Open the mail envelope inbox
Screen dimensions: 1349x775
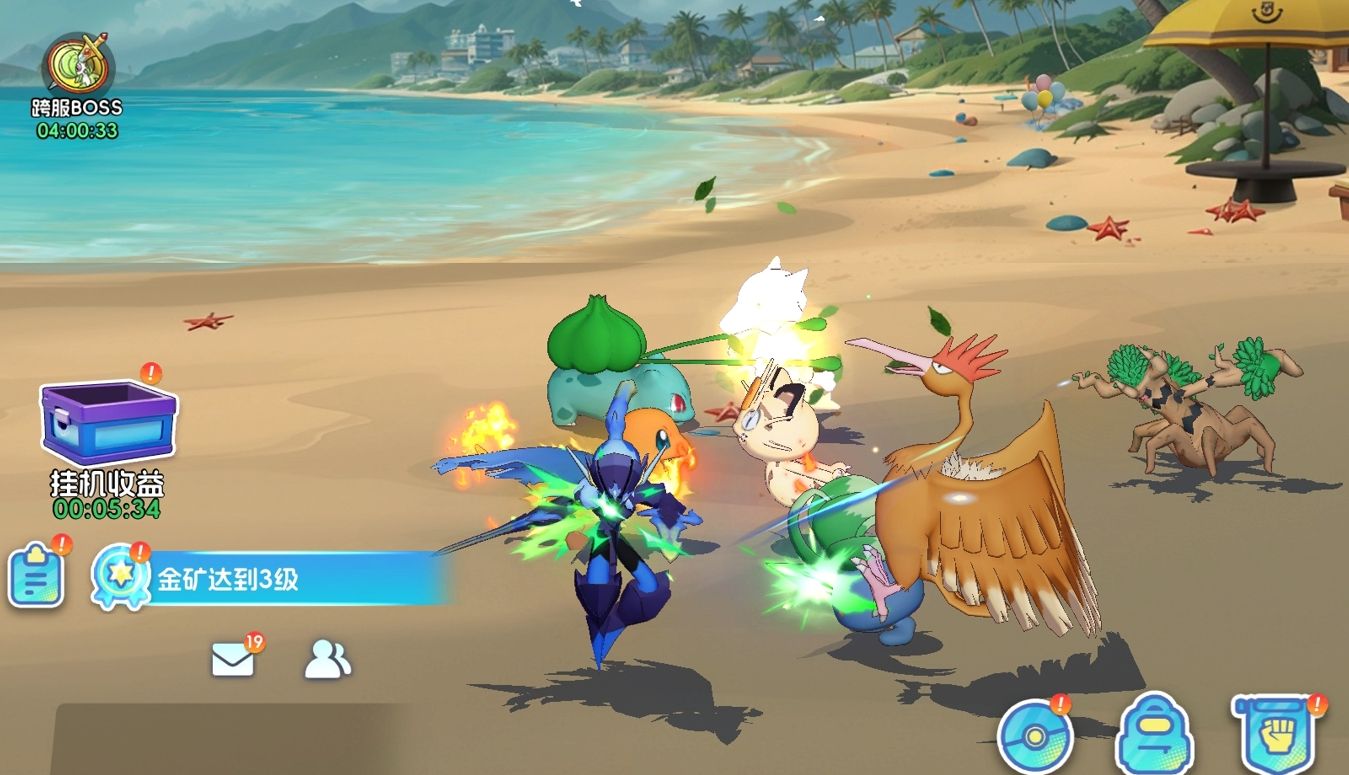(233, 659)
